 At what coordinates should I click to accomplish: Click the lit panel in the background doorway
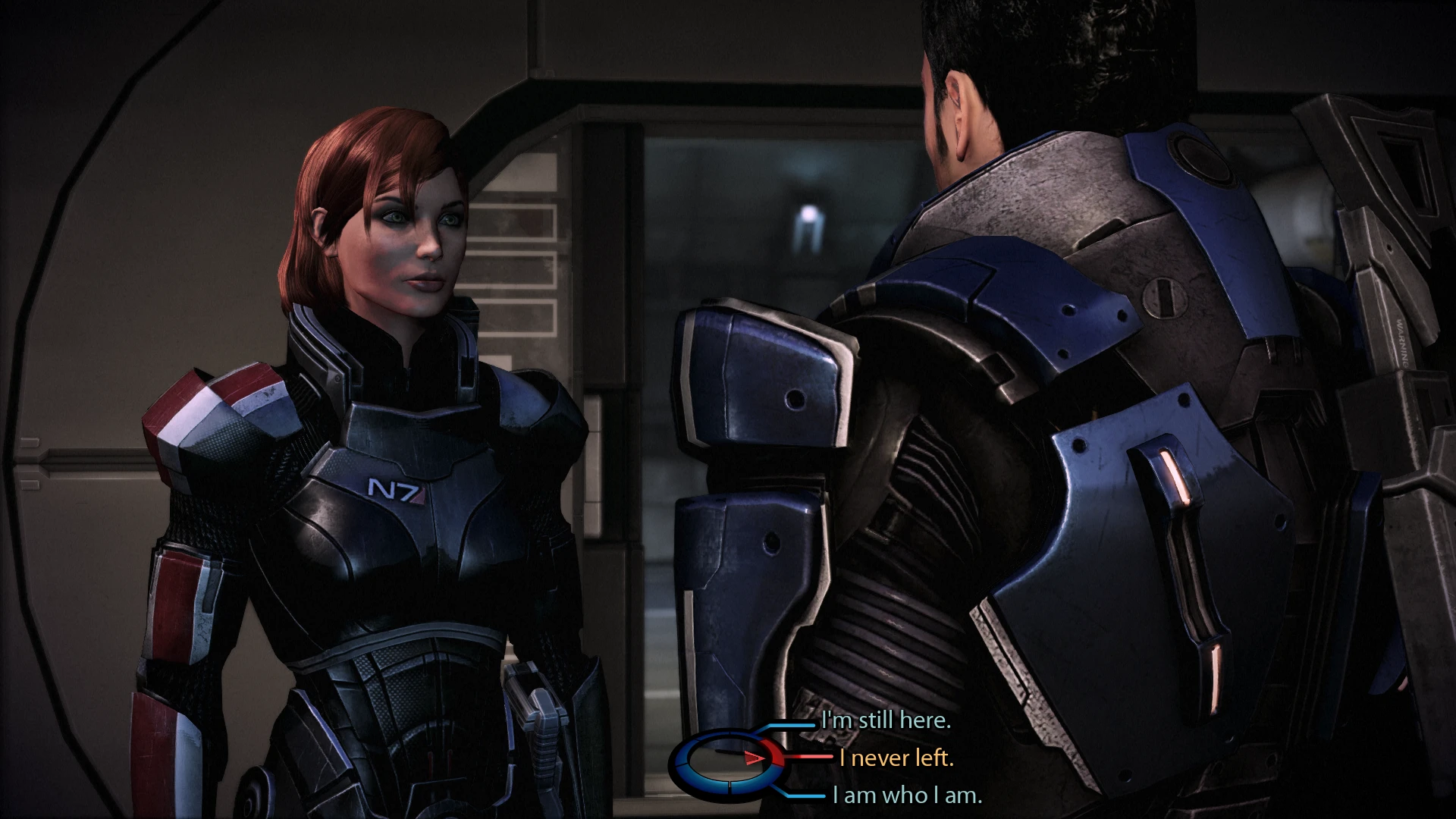coord(806,223)
